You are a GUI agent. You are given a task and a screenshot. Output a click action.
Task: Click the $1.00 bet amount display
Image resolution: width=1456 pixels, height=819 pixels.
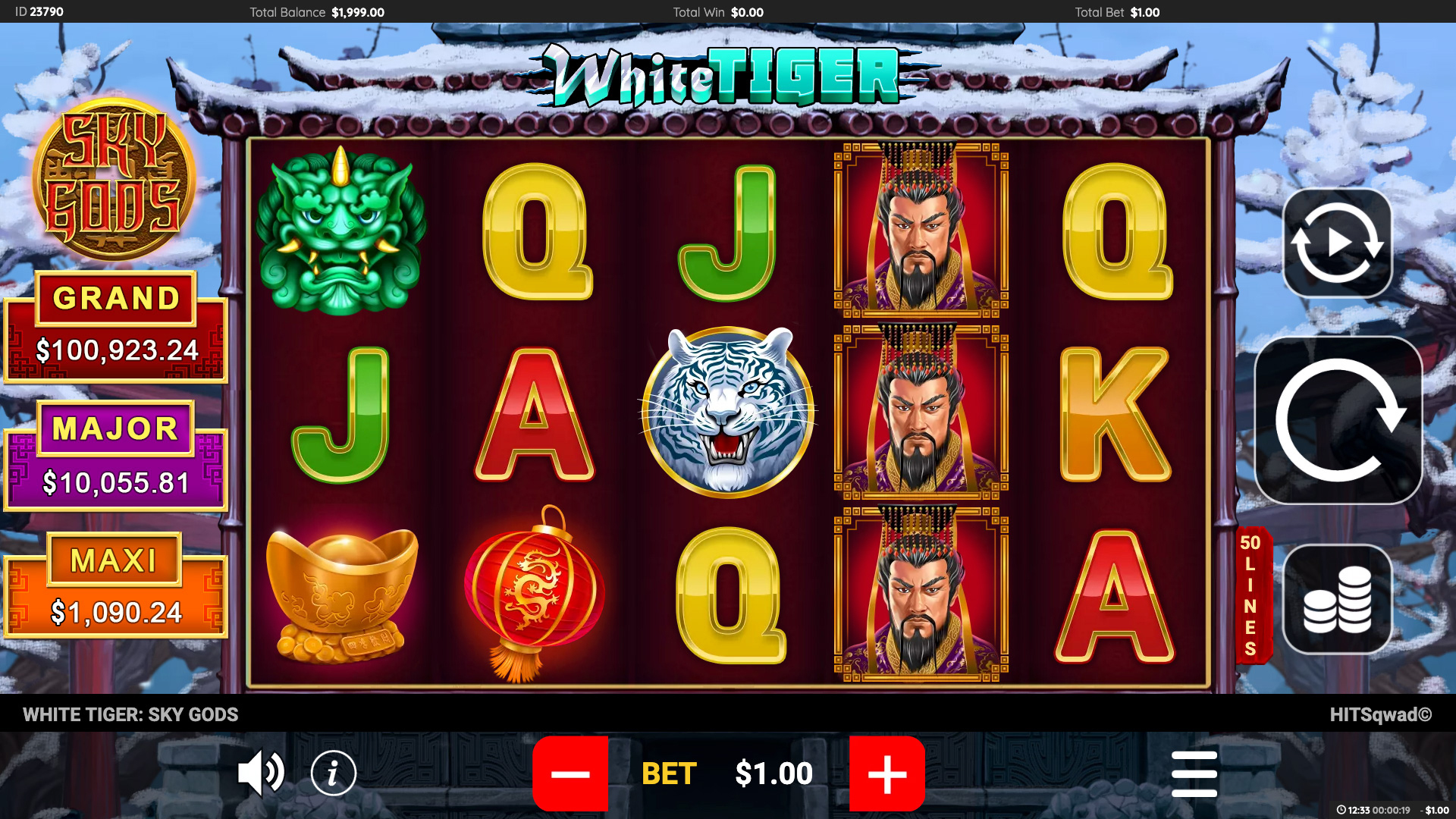(x=772, y=773)
